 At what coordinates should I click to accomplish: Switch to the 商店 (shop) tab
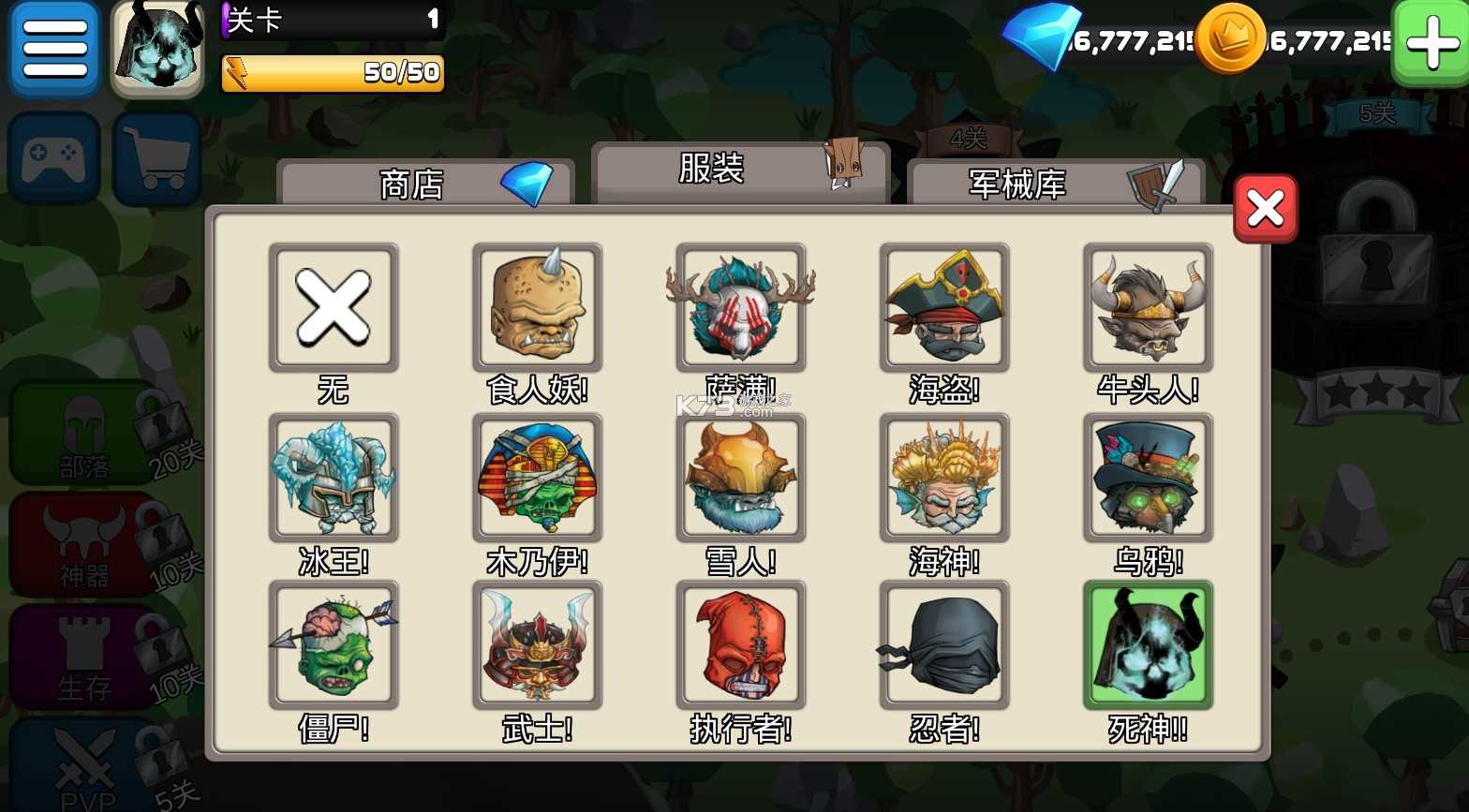(x=412, y=185)
